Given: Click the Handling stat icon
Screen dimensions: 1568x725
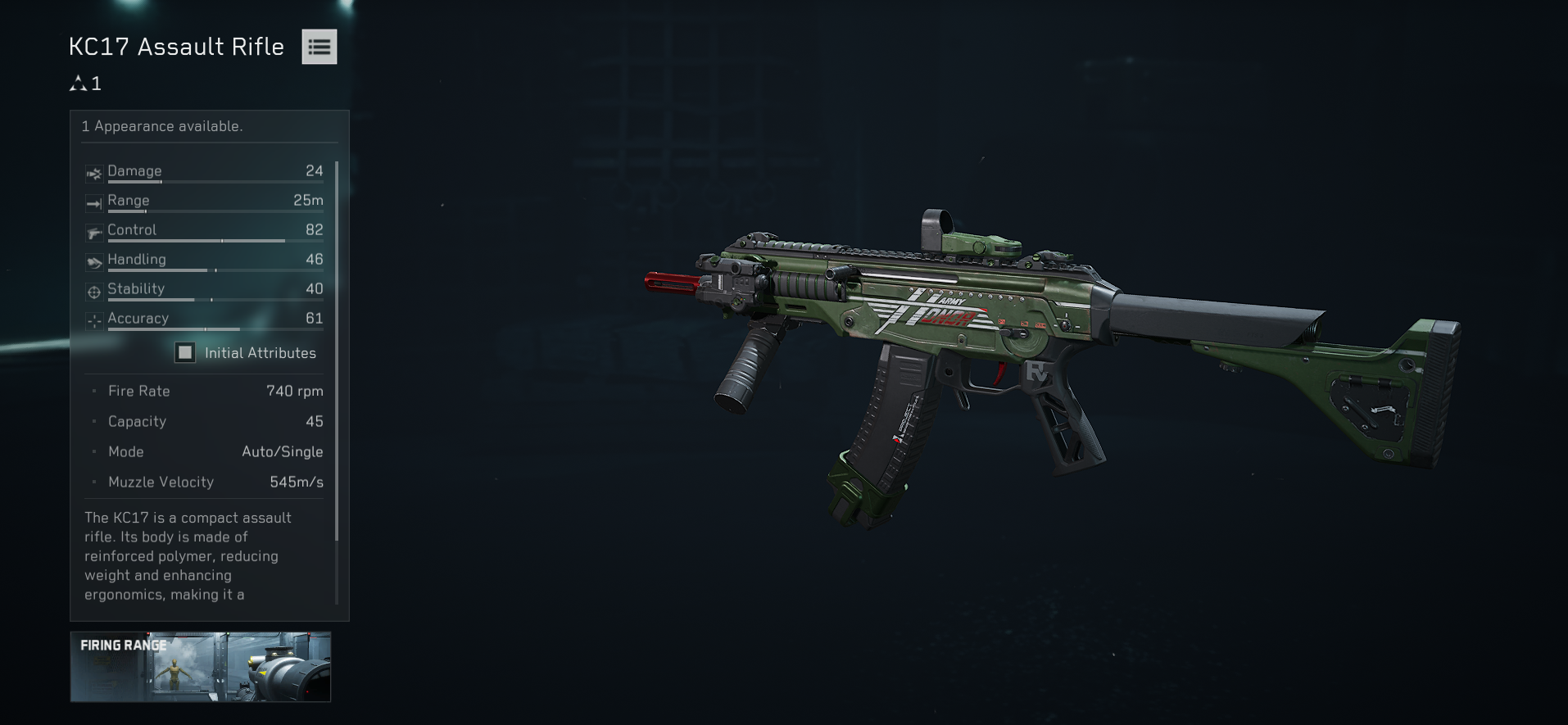Looking at the screenshot, I should click(x=93, y=262).
